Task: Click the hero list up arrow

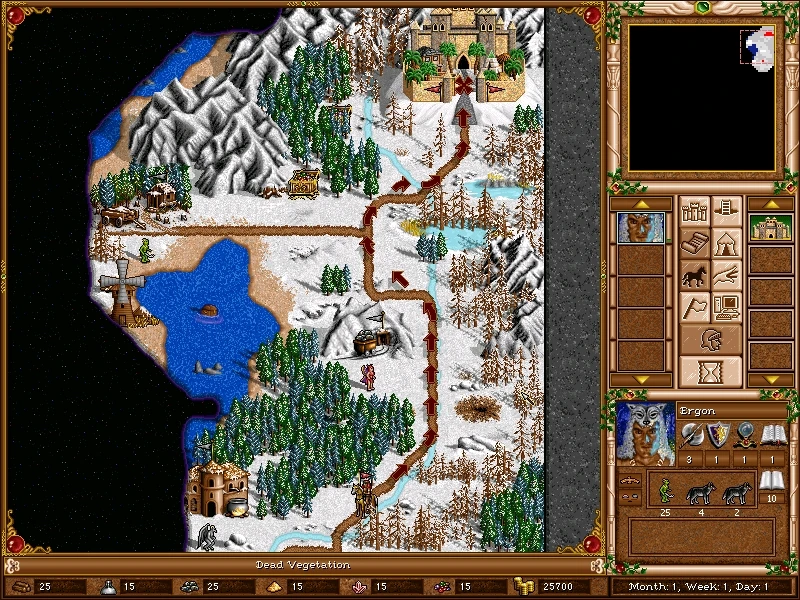Action: click(x=638, y=204)
